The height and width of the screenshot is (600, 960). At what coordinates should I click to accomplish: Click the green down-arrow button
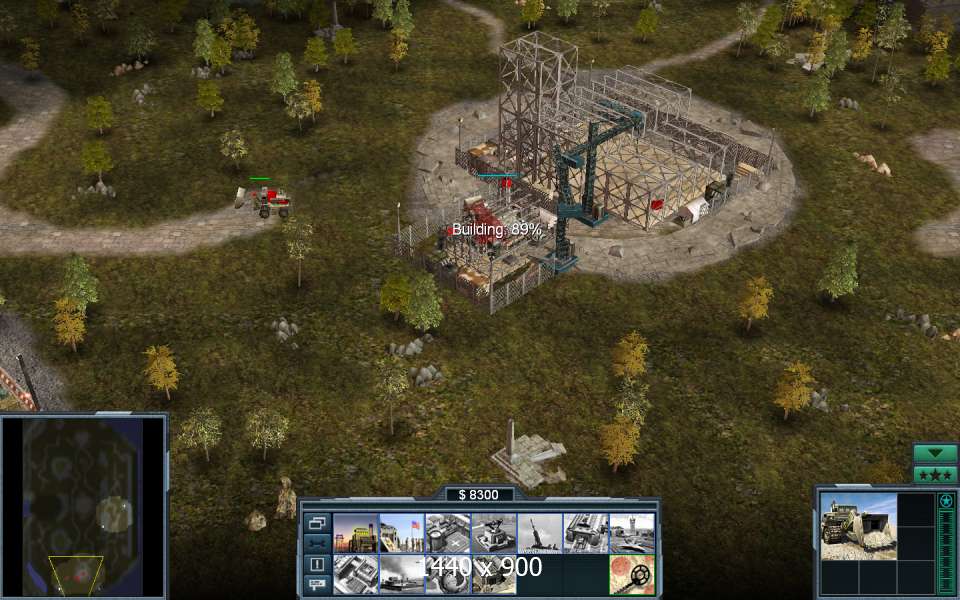pyautogui.click(x=935, y=453)
